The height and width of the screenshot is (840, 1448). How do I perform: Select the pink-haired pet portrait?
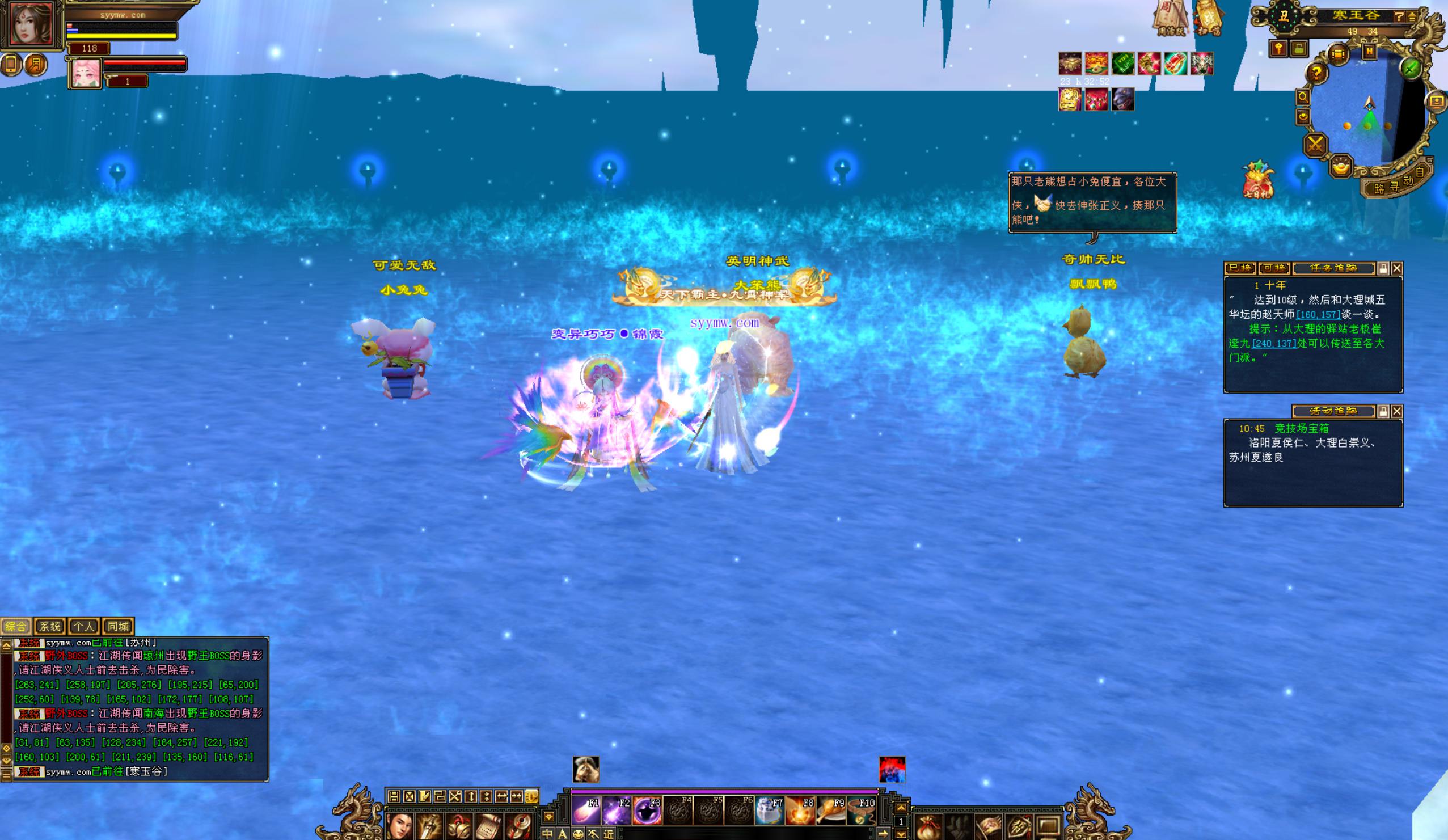[86, 74]
